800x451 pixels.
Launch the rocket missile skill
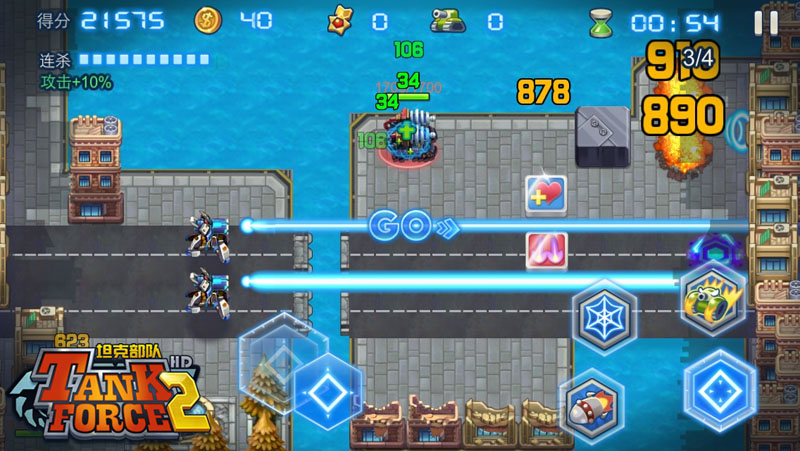pyautogui.click(x=592, y=404)
